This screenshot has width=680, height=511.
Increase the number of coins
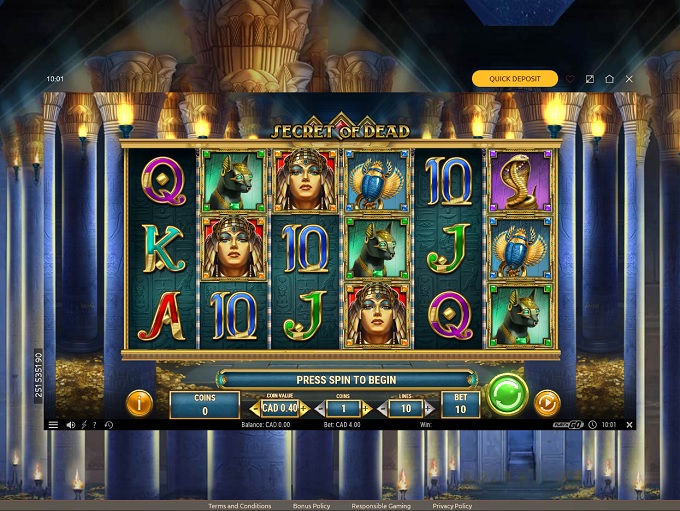[x=366, y=409]
